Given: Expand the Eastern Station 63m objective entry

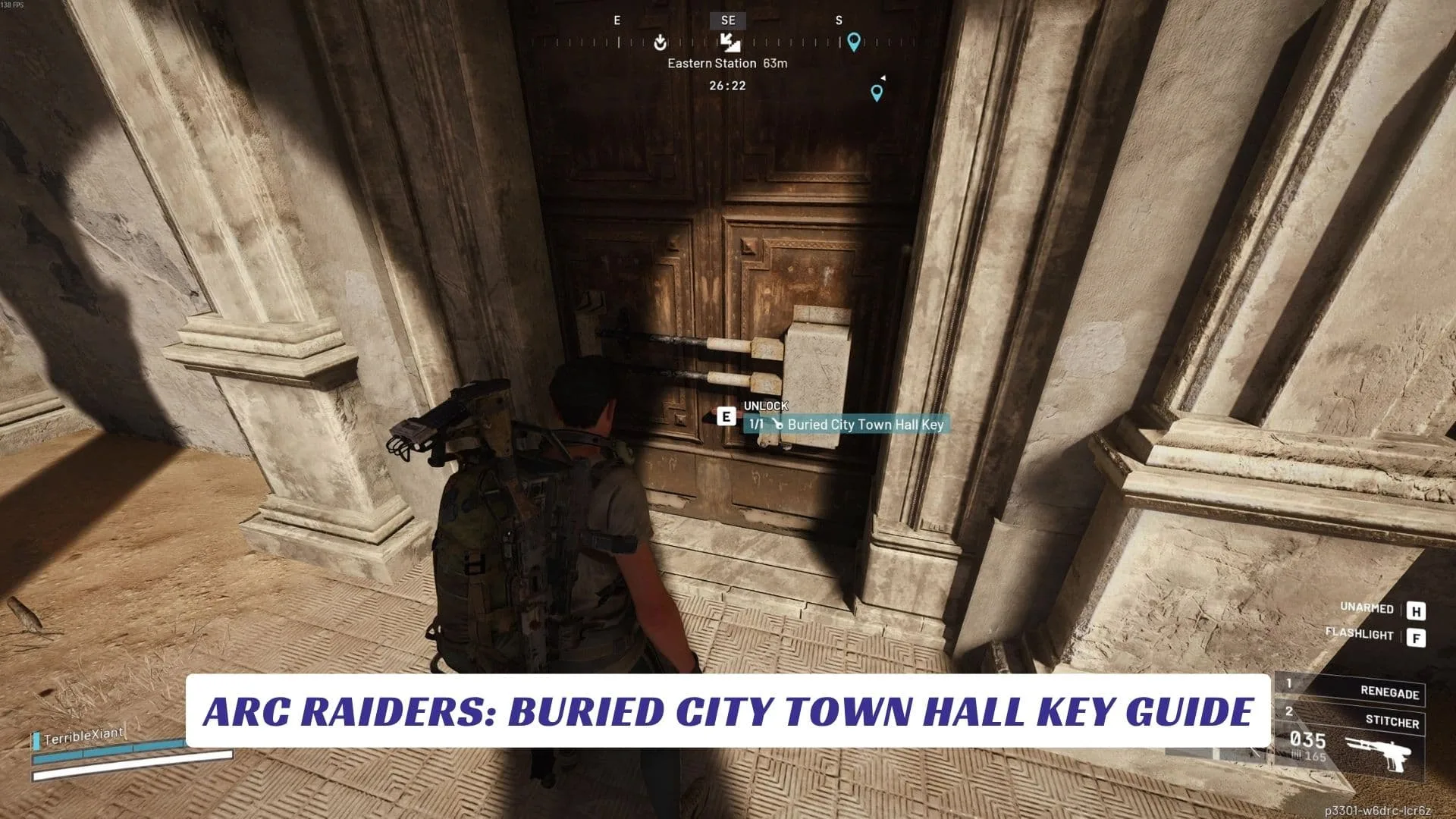Looking at the screenshot, I should click(x=727, y=64).
